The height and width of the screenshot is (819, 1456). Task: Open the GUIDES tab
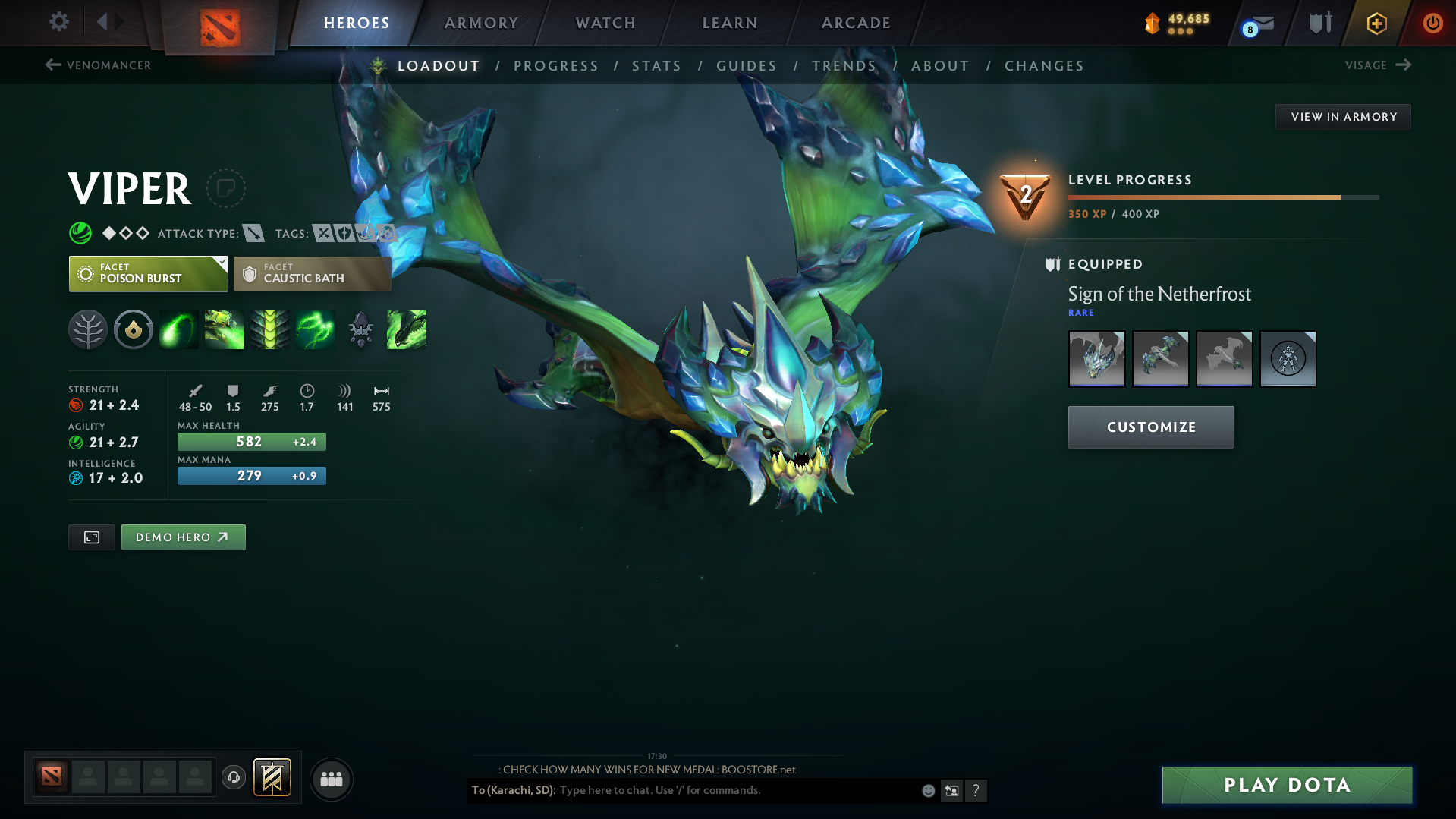(746, 65)
